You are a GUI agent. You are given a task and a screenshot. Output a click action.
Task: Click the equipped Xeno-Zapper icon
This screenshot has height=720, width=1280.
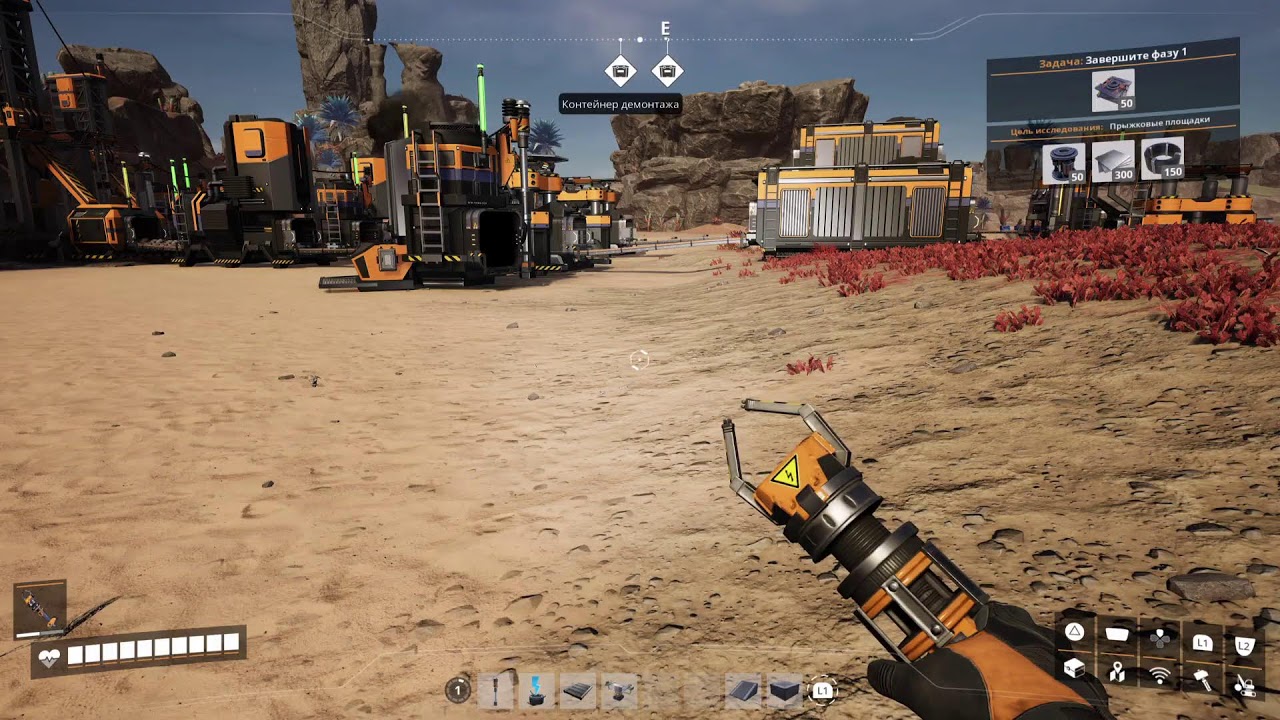point(40,608)
